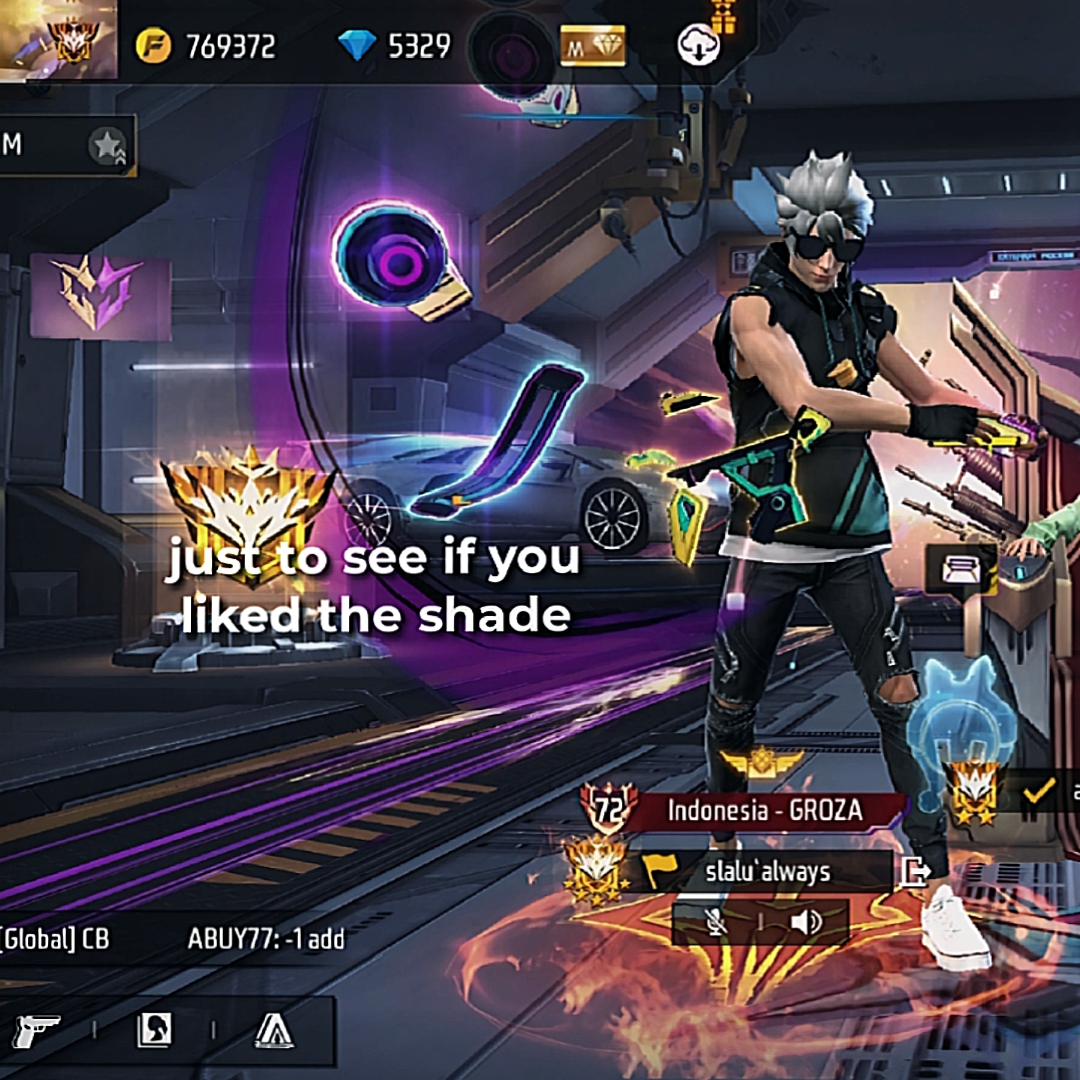This screenshot has width=1080, height=1080.
Task: Open the triangle tent icon menu
Action: [x=273, y=1030]
